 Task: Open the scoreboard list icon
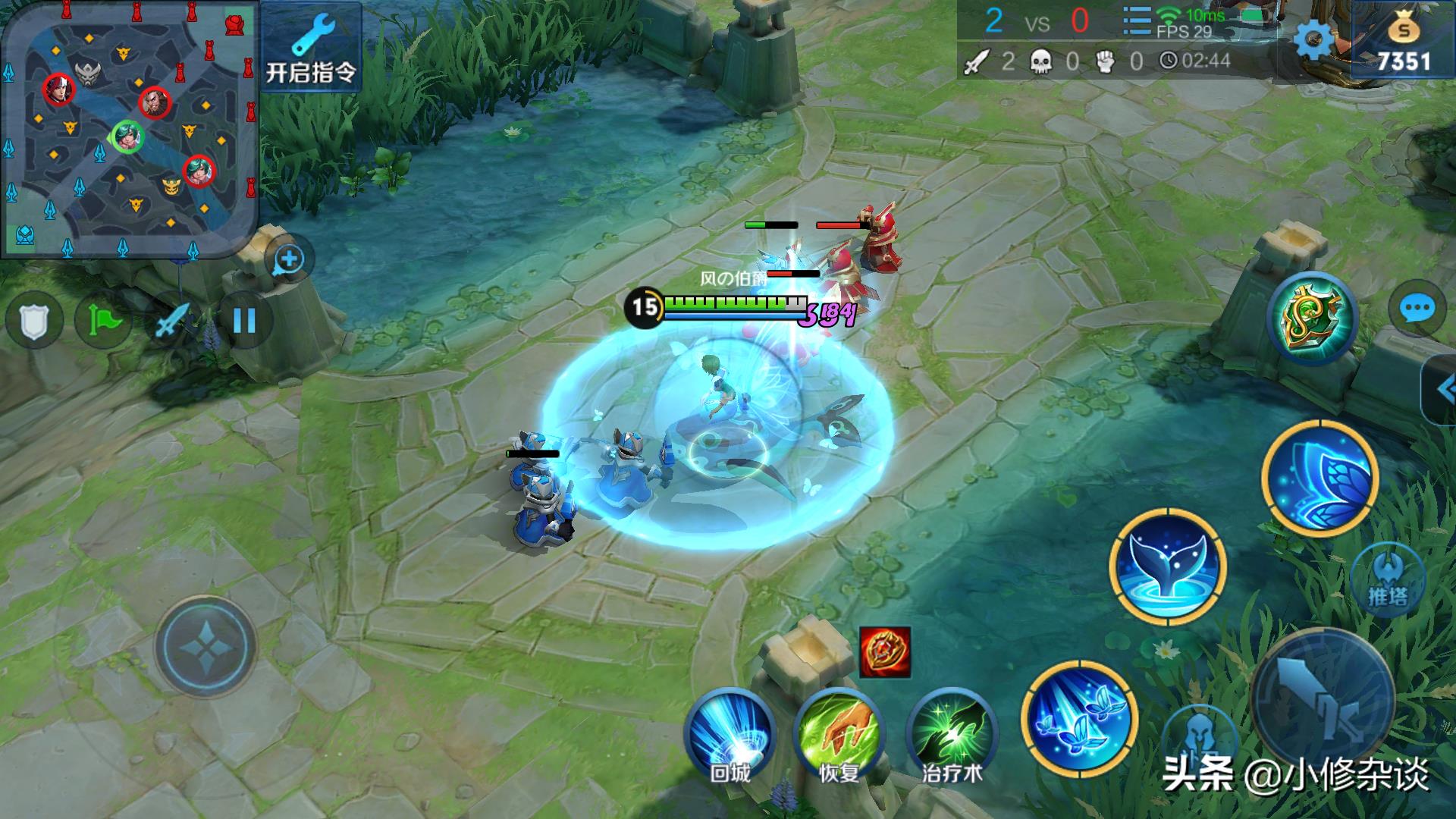tap(1136, 21)
